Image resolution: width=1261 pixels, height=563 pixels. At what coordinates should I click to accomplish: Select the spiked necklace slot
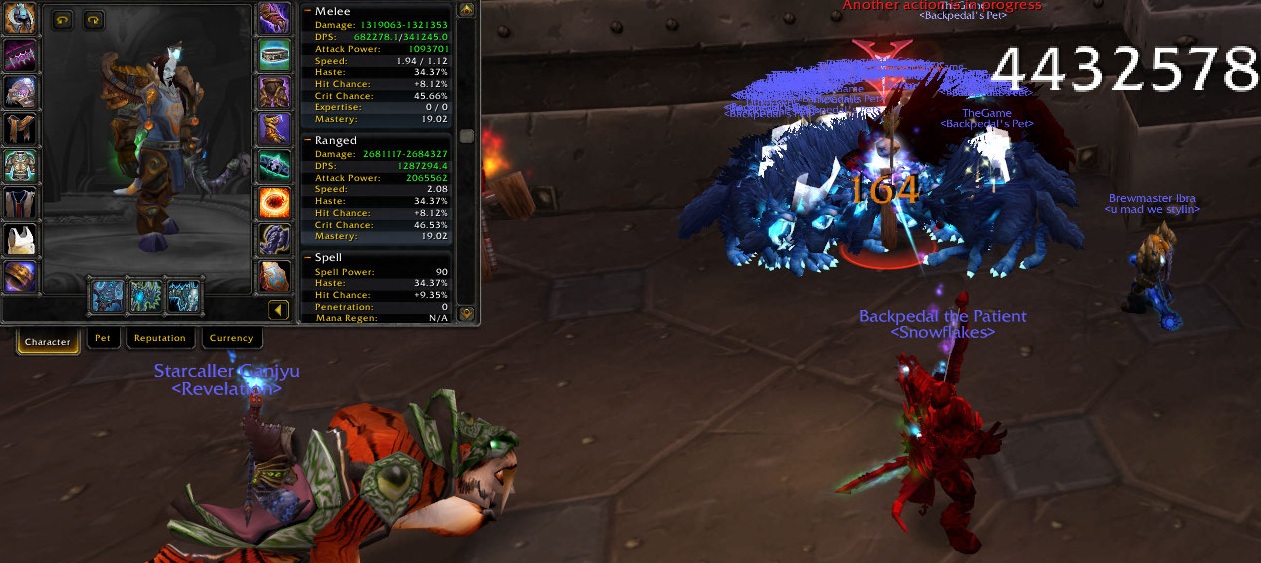21,54
